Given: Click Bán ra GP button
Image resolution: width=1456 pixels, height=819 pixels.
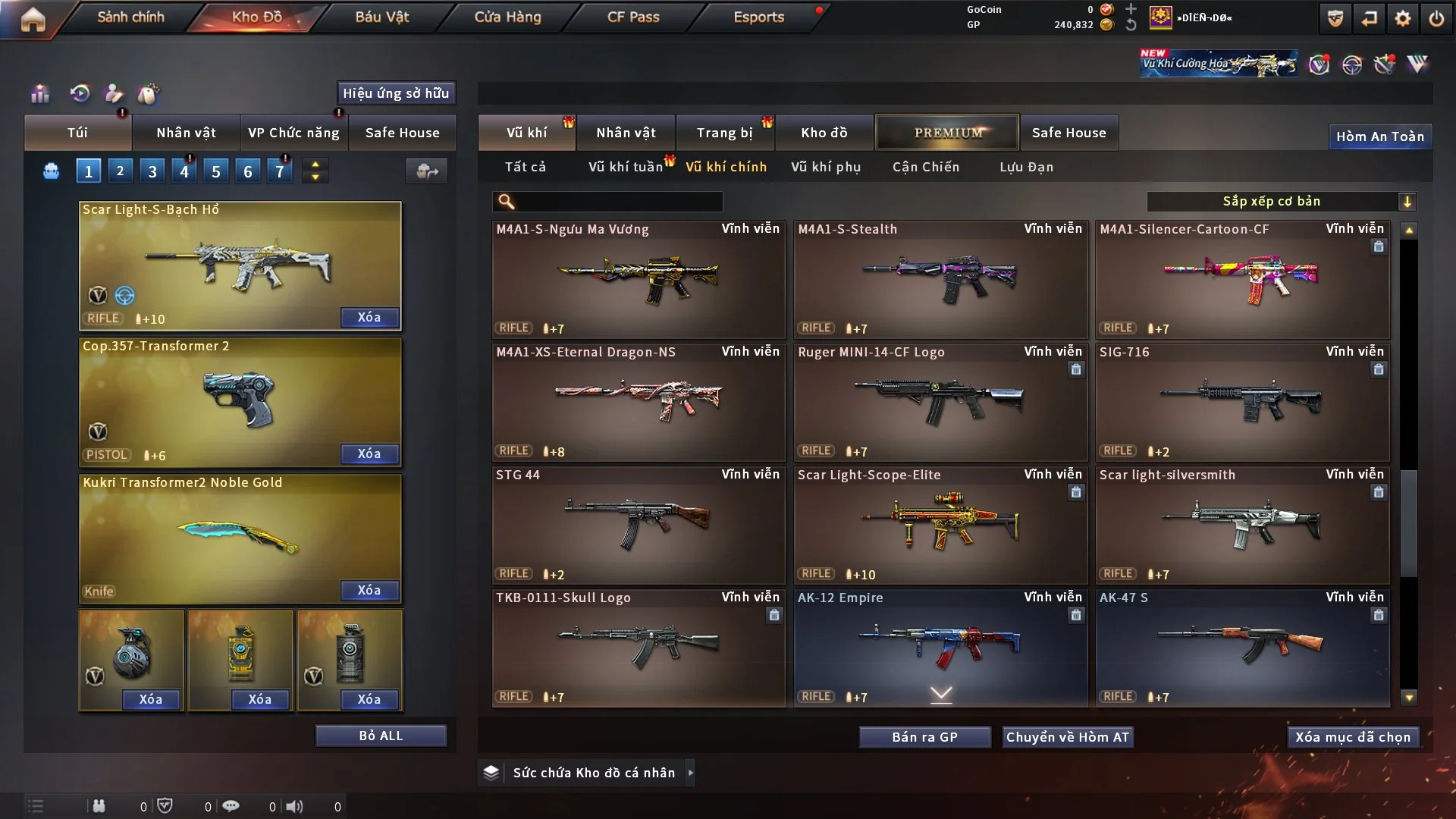Looking at the screenshot, I should coord(924,737).
